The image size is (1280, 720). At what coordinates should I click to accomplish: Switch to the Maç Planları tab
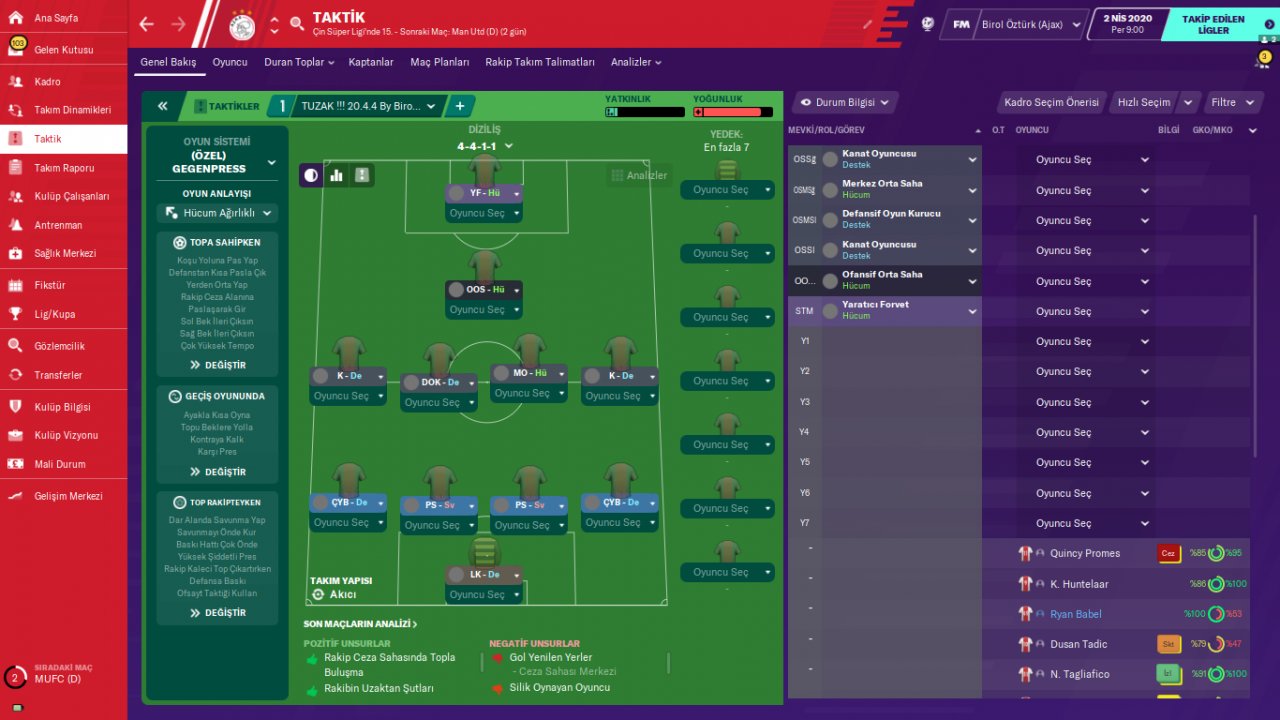coord(439,62)
